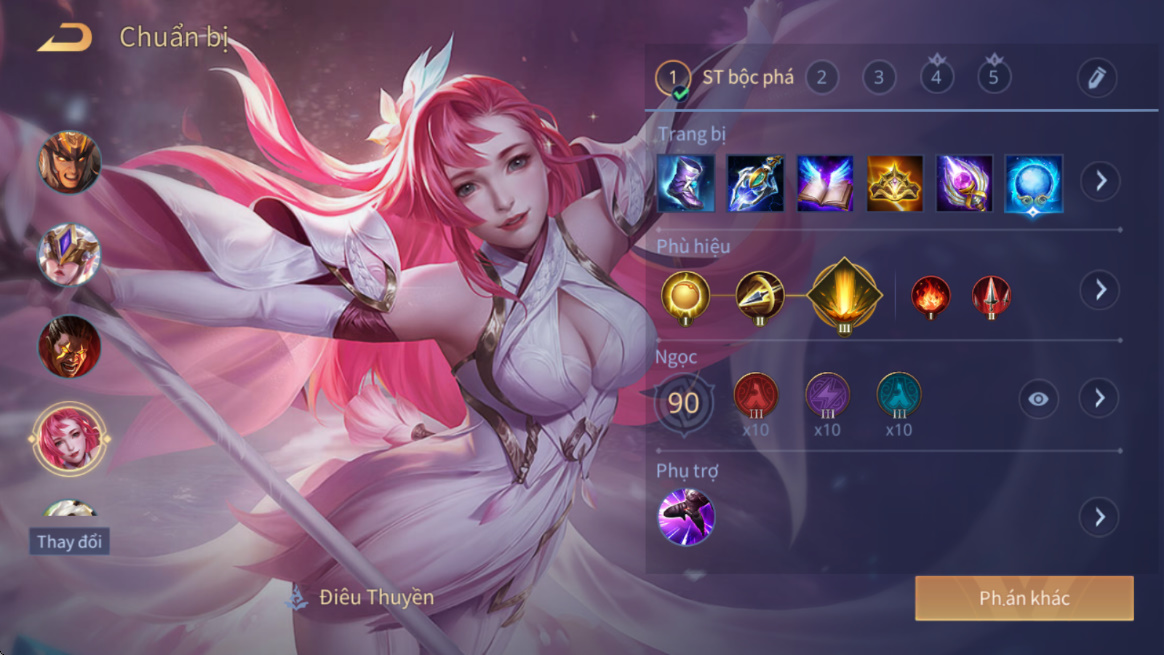The width and height of the screenshot is (1164, 655).
Task: Expand the Phù hiệu badge section
Action: pos(1100,290)
